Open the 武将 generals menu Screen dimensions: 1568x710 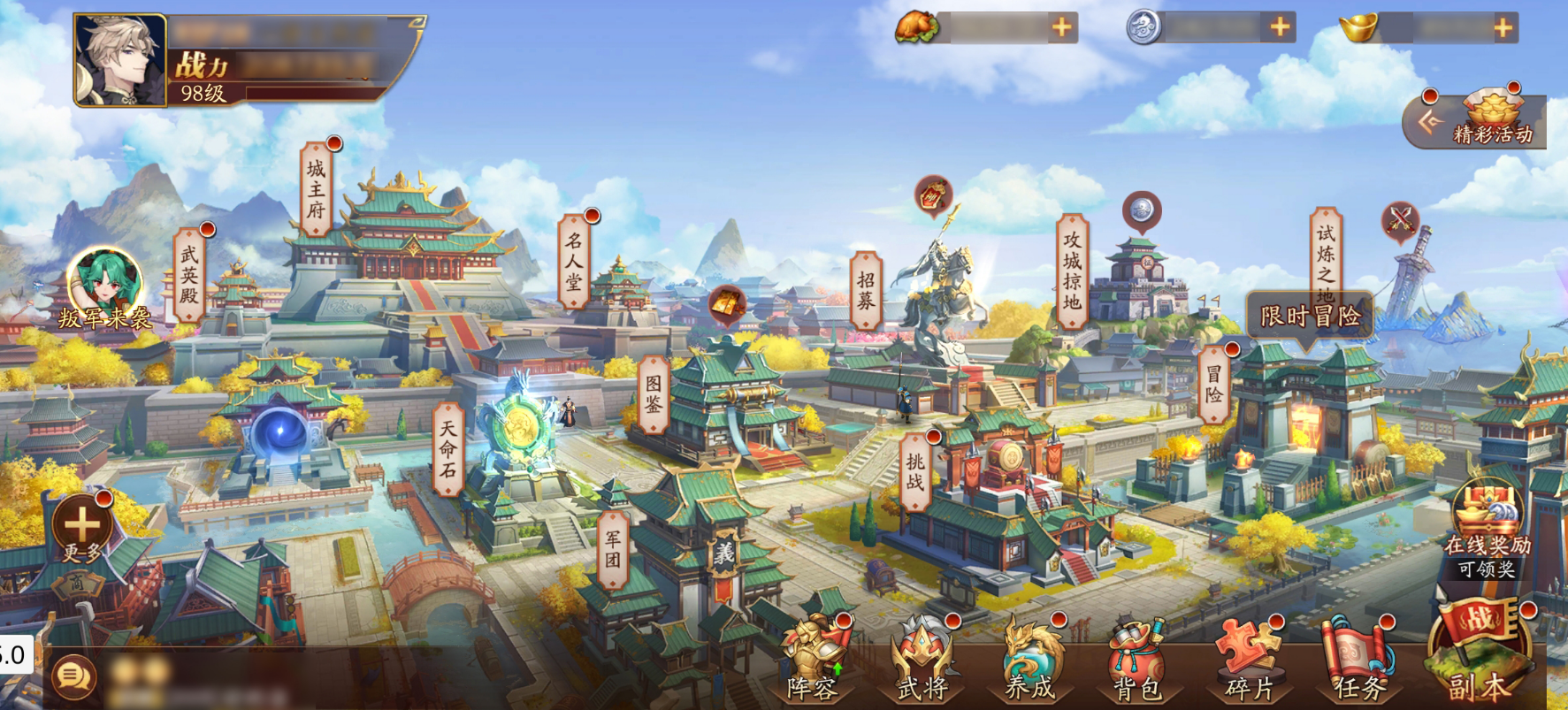click(922, 659)
